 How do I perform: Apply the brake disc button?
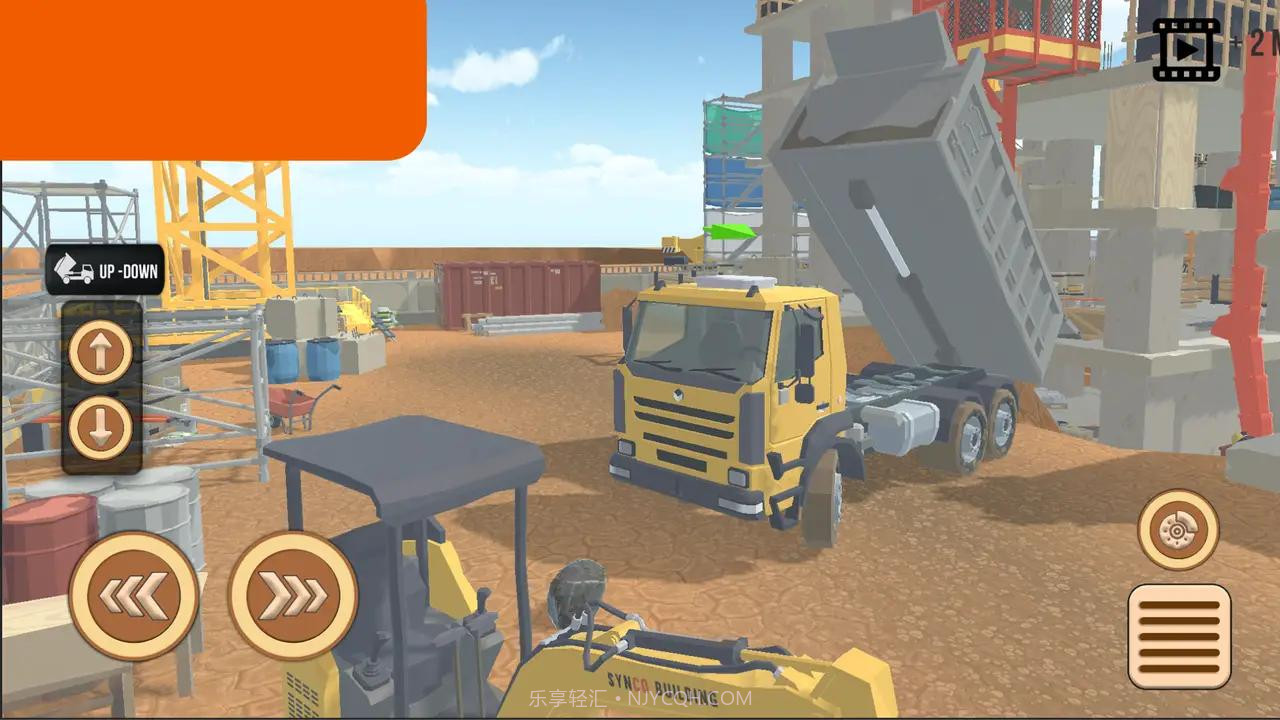[x=1178, y=529]
